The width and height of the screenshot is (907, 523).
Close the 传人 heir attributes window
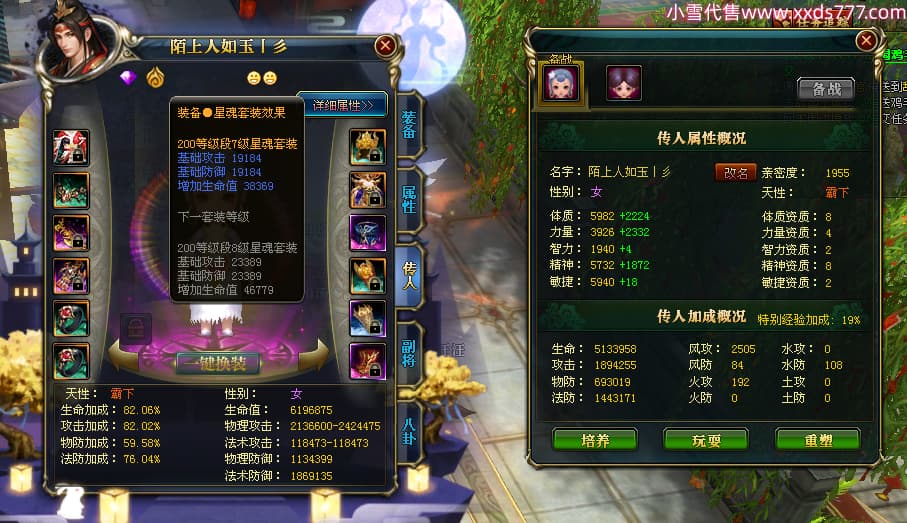(x=866, y=41)
